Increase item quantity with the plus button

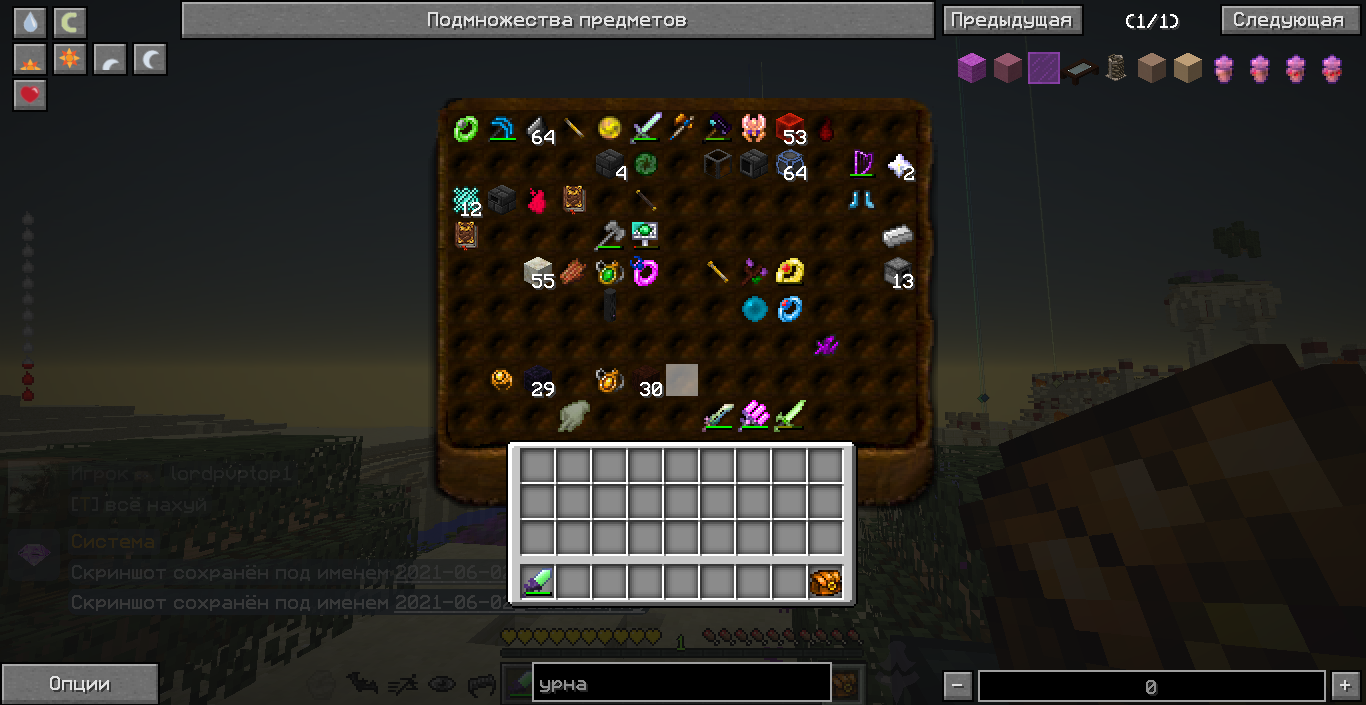[x=1343, y=686]
